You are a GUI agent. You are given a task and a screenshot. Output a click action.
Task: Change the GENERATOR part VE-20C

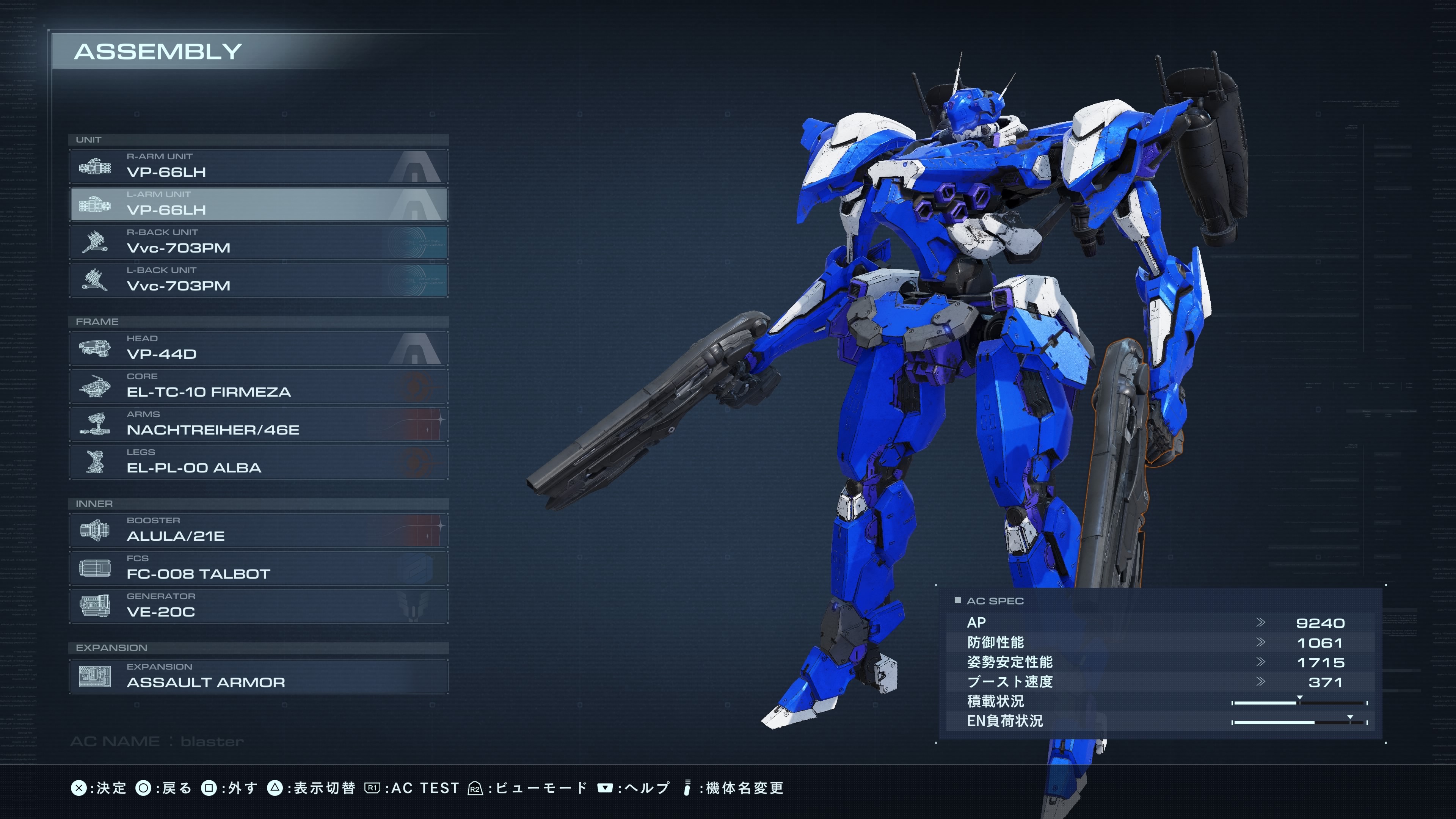pos(258,606)
